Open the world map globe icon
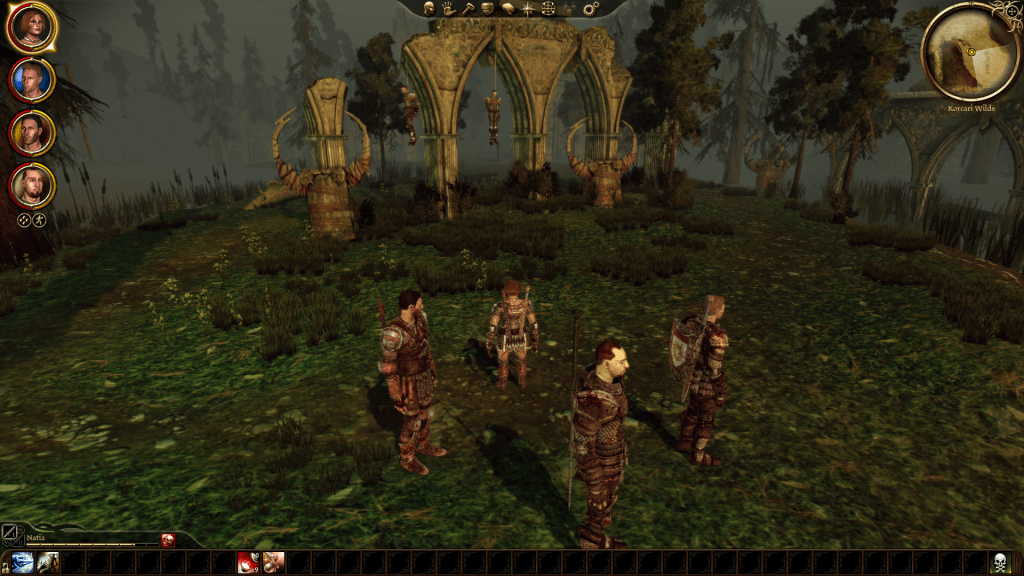 click(548, 8)
